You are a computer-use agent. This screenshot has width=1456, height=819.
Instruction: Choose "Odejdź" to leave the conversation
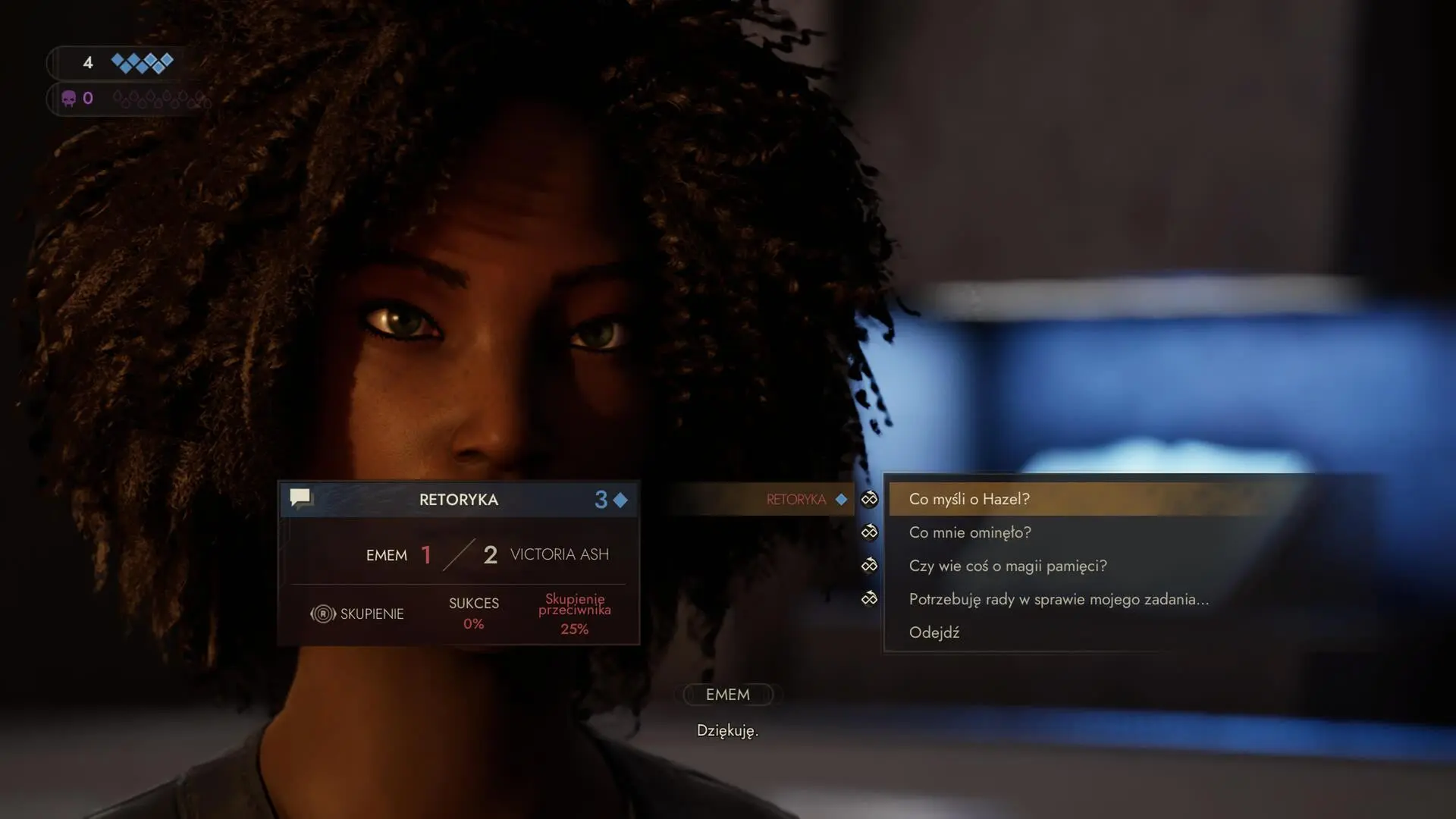[934, 632]
